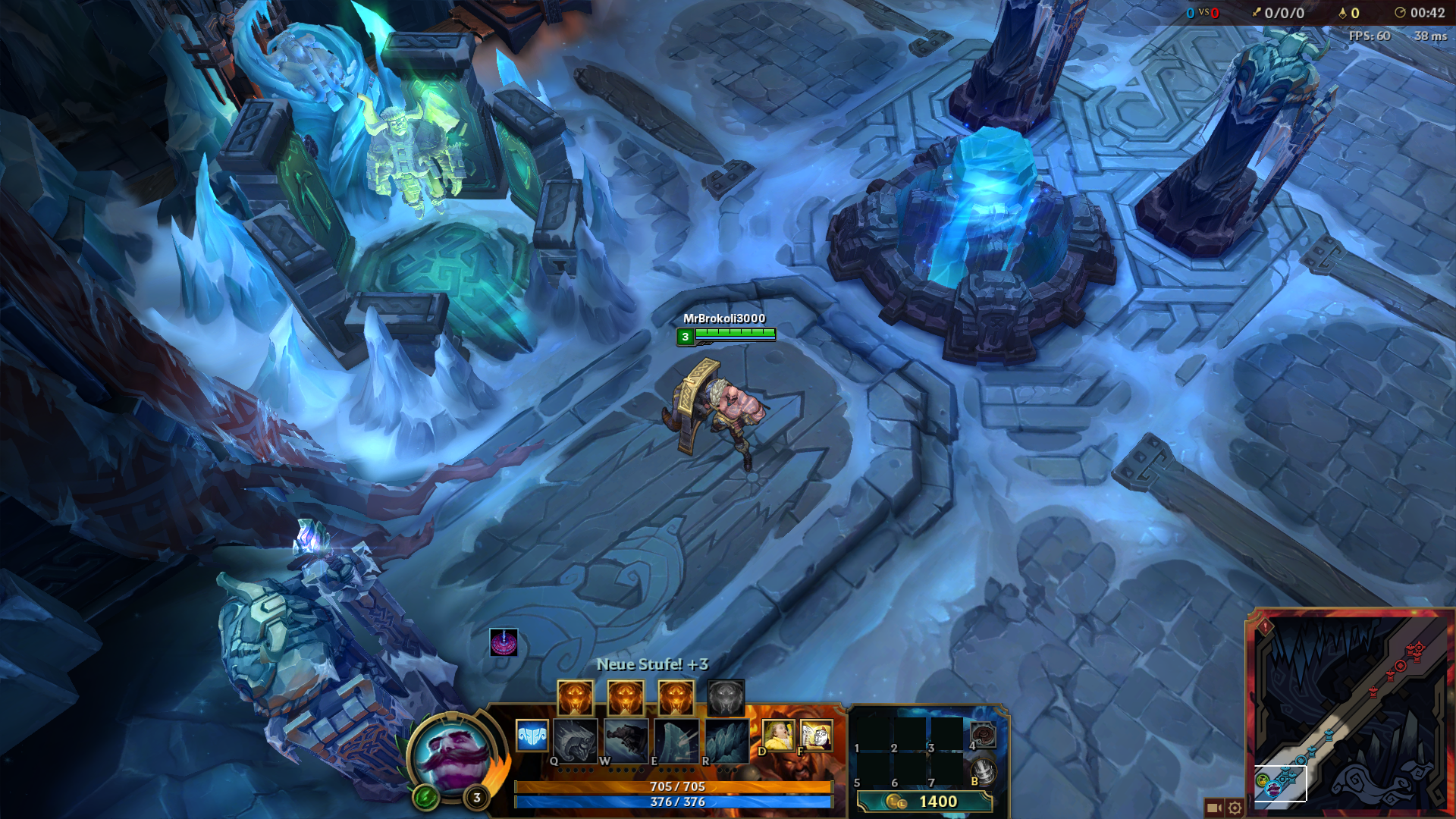Viewport: 1456px width, 819px height.
Task: Click the purple buff icon above the HUD
Action: (x=504, y=642)
